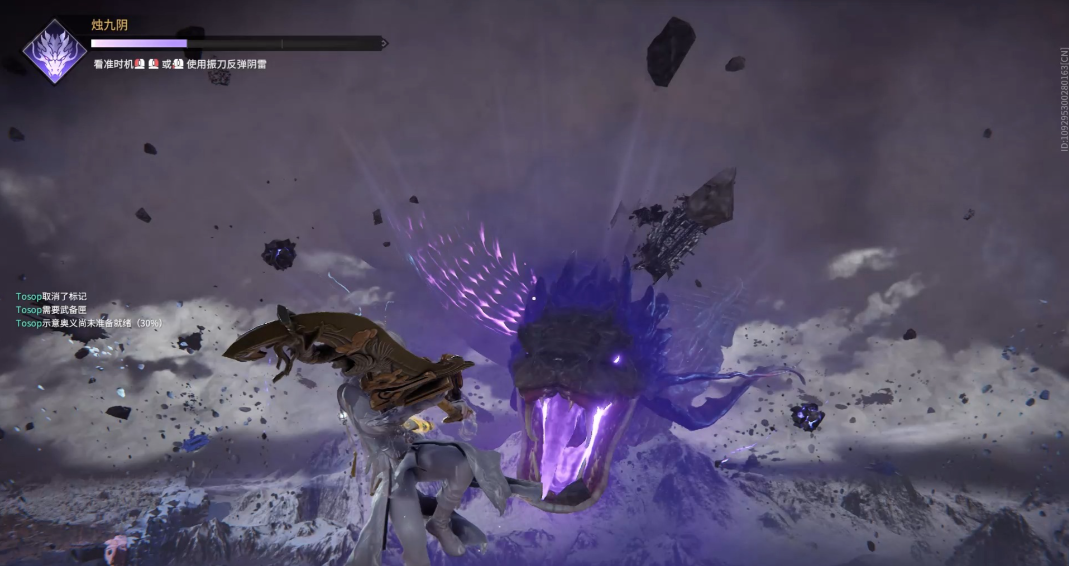
Task: Click the Tosop奥义尚未准备就绪 chat line
Action: [x=88, y=323]
